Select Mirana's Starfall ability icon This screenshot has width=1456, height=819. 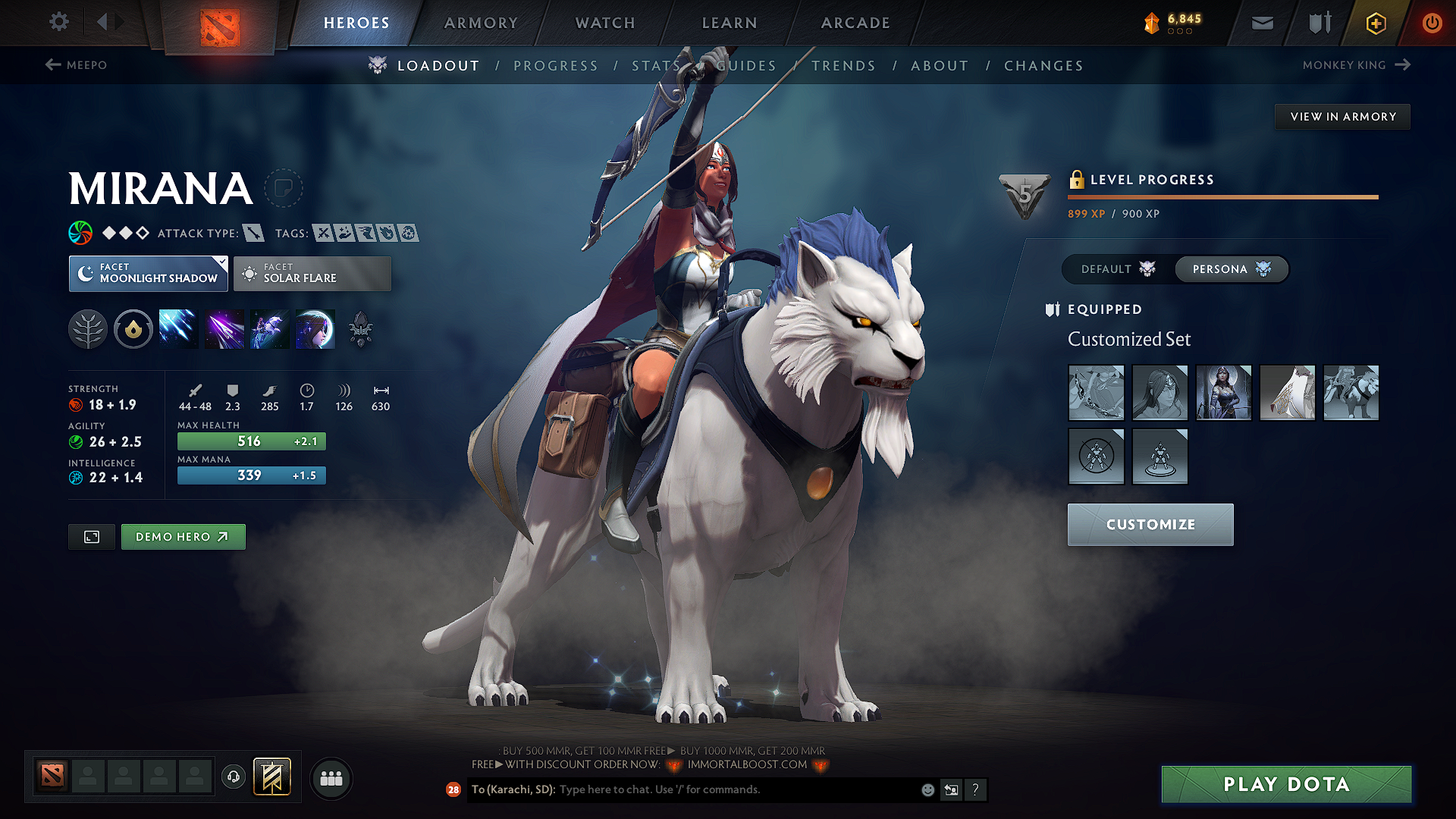click(x=178, y=328)
